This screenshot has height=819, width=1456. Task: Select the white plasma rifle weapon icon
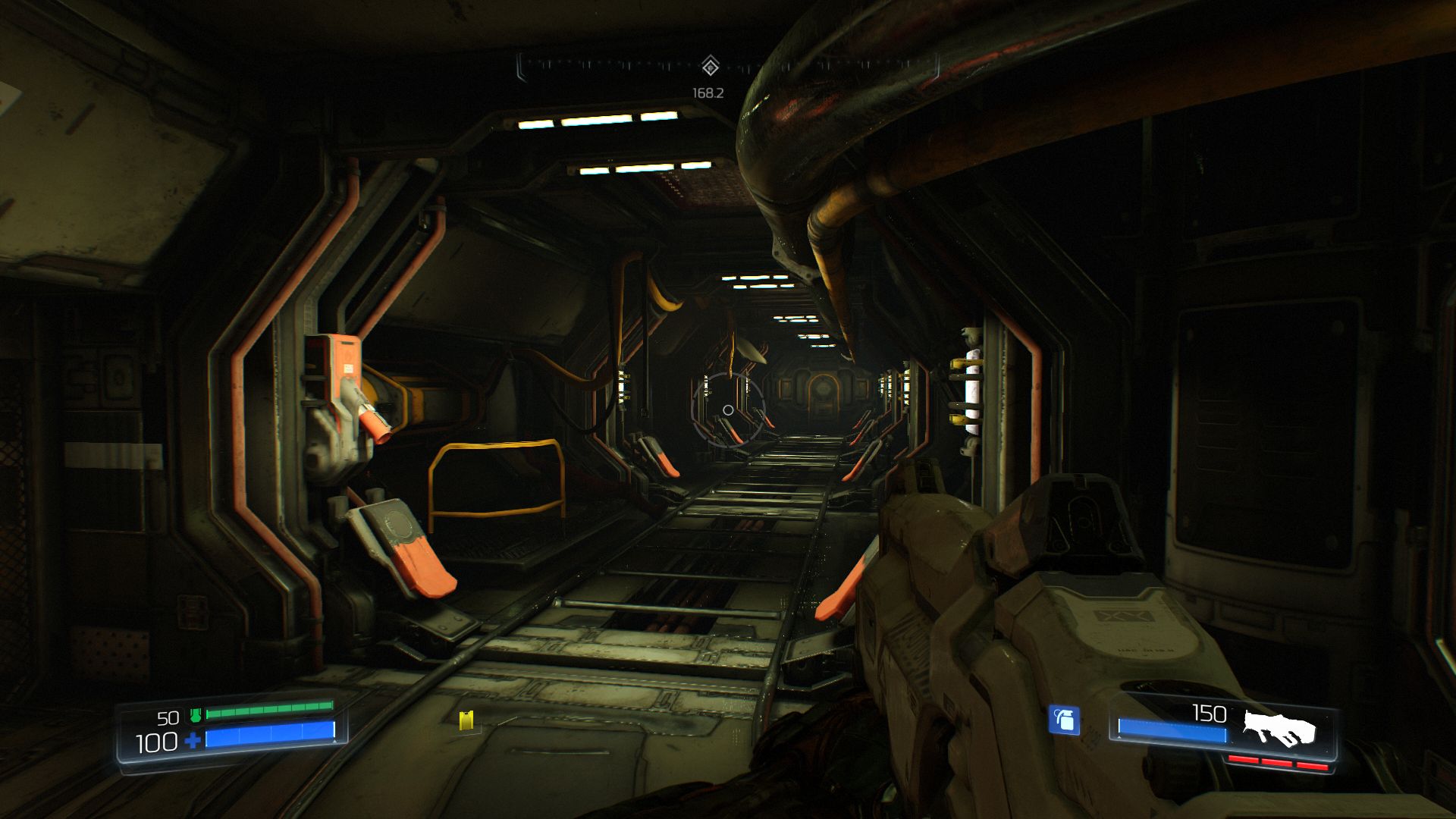tap(1279, 727)
